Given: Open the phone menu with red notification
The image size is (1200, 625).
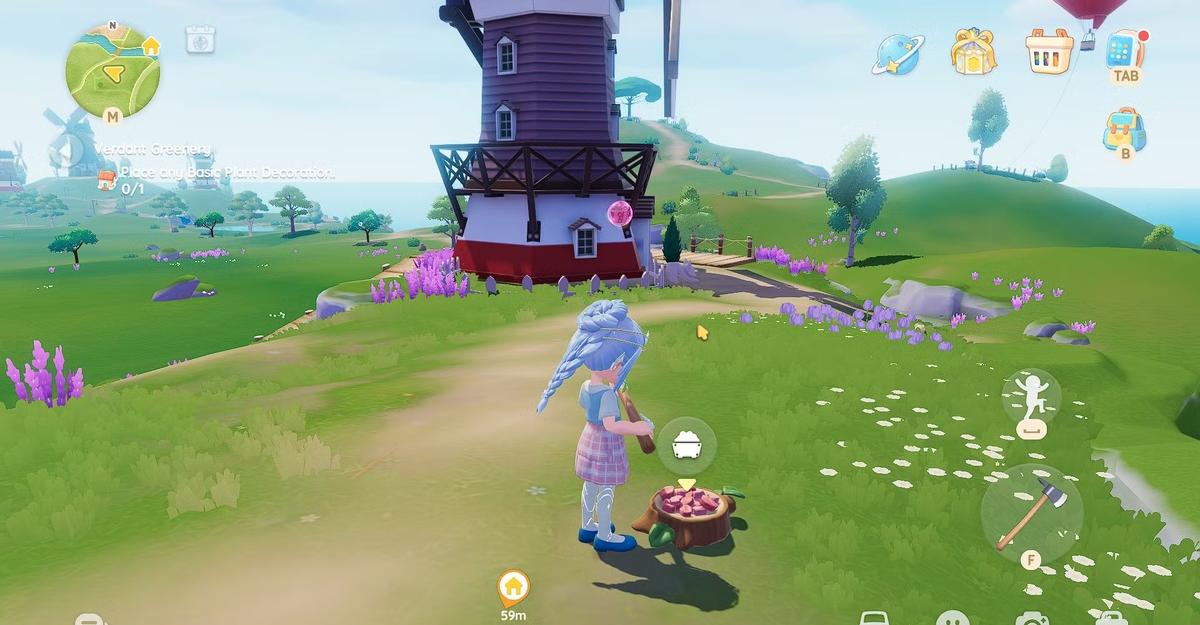Looking at the screenshot, I should [x=1126, y=49].
